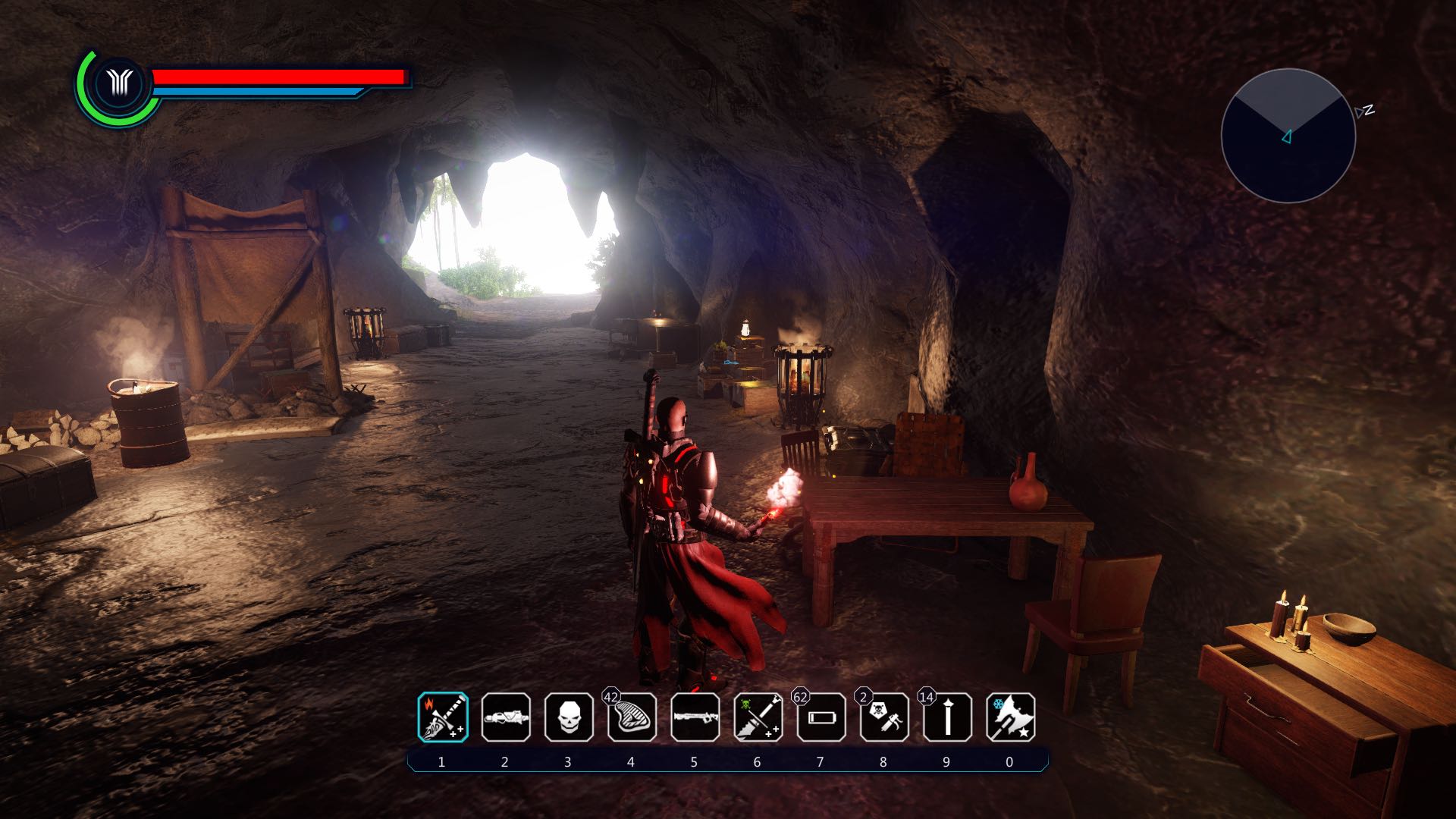Activate the skull mask ability slot
The image size is (1456, 819).
569,717
